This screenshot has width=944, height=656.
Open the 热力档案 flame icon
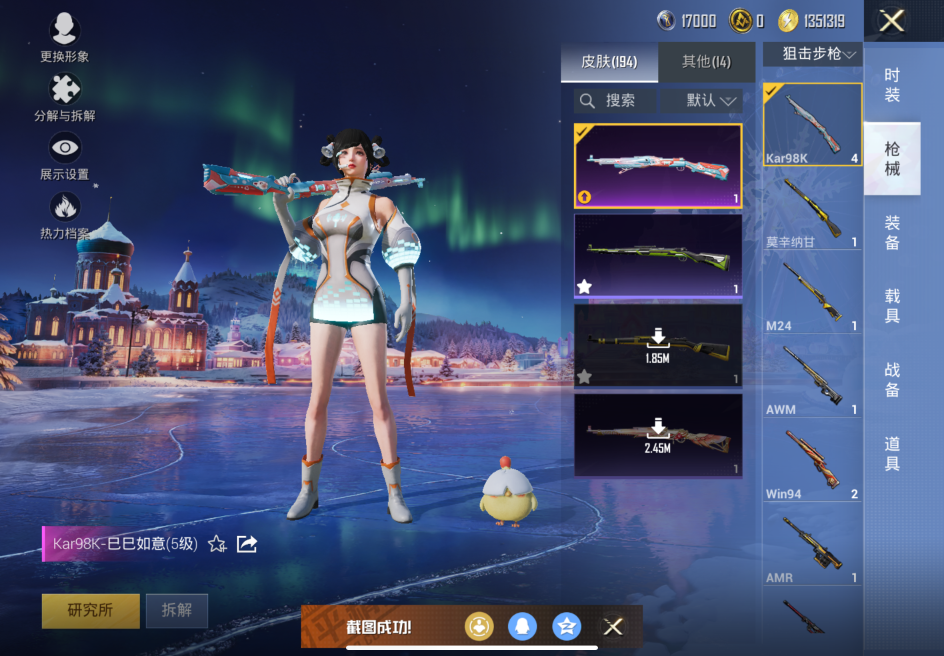pyautogui.click(x=65, y=209)
